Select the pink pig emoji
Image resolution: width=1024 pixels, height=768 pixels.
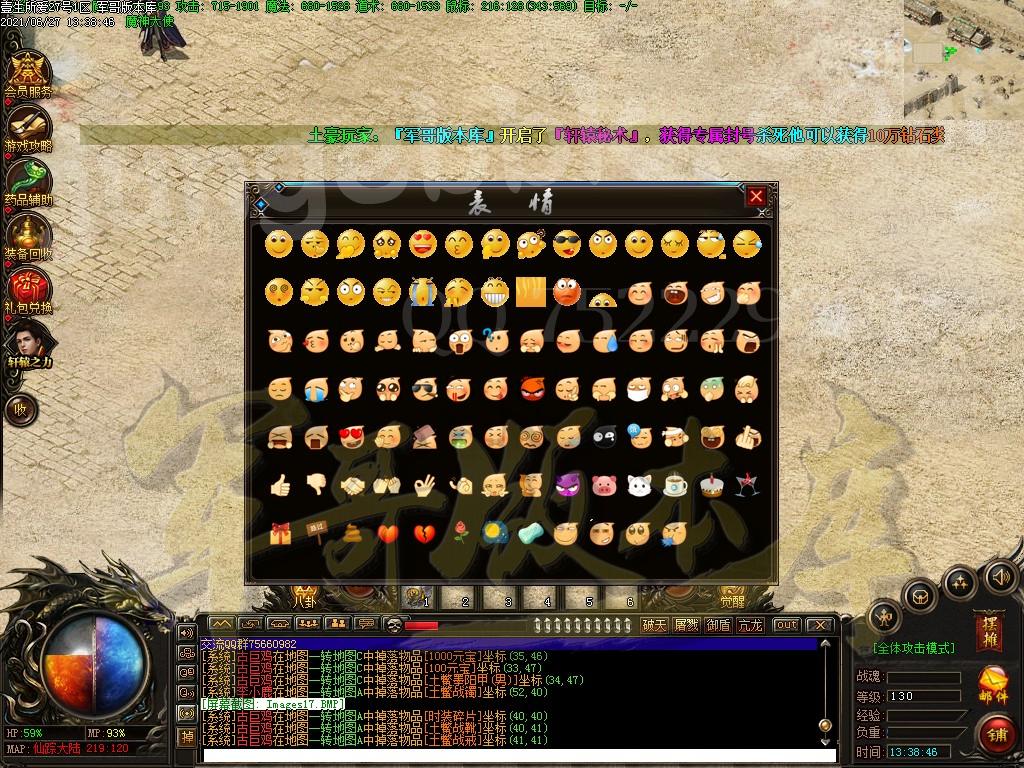(603, 486)
